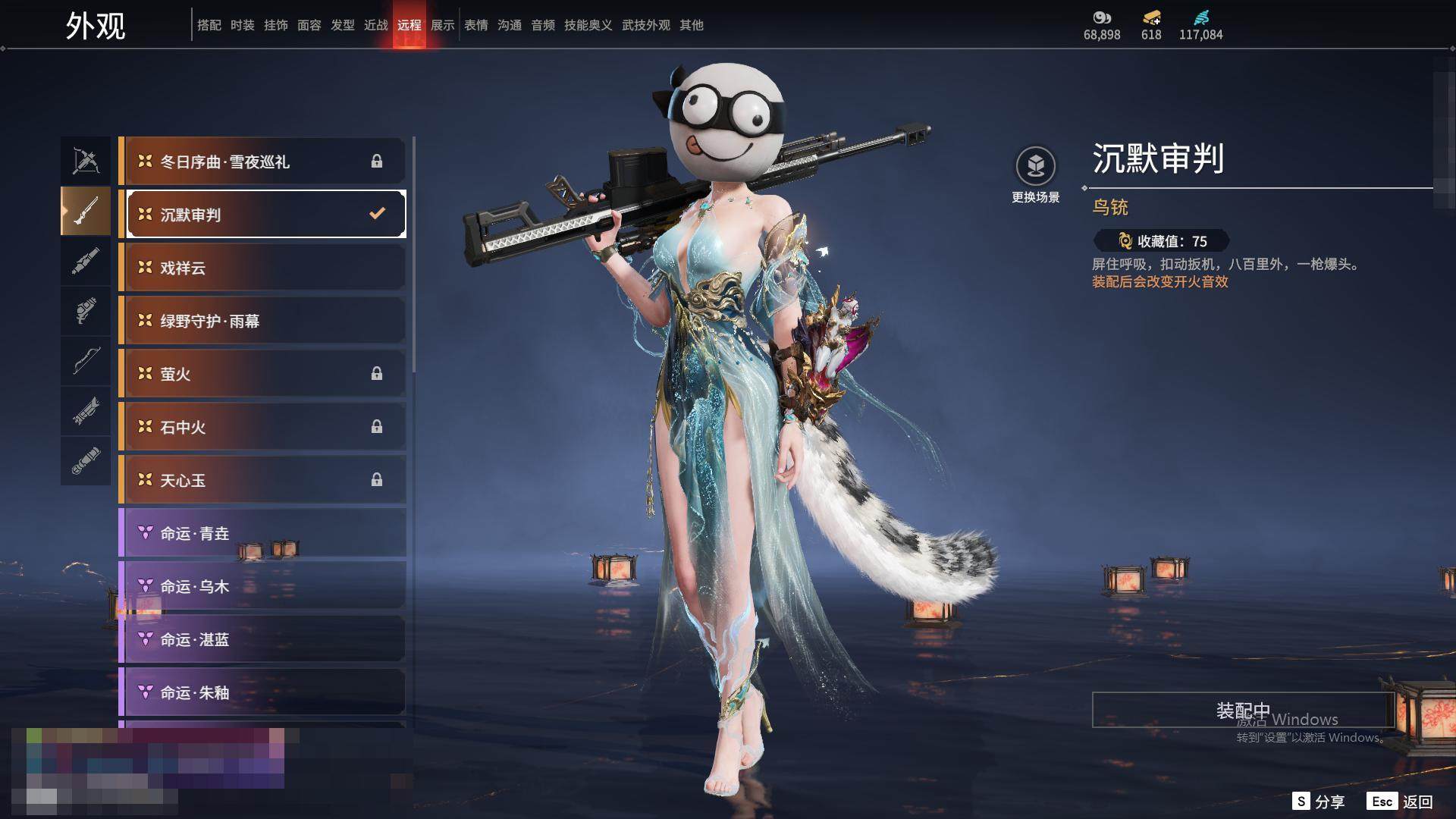Select the 戏祥云 skin entry
Viewport: 1456px width, 819px height.
(262, 268)
